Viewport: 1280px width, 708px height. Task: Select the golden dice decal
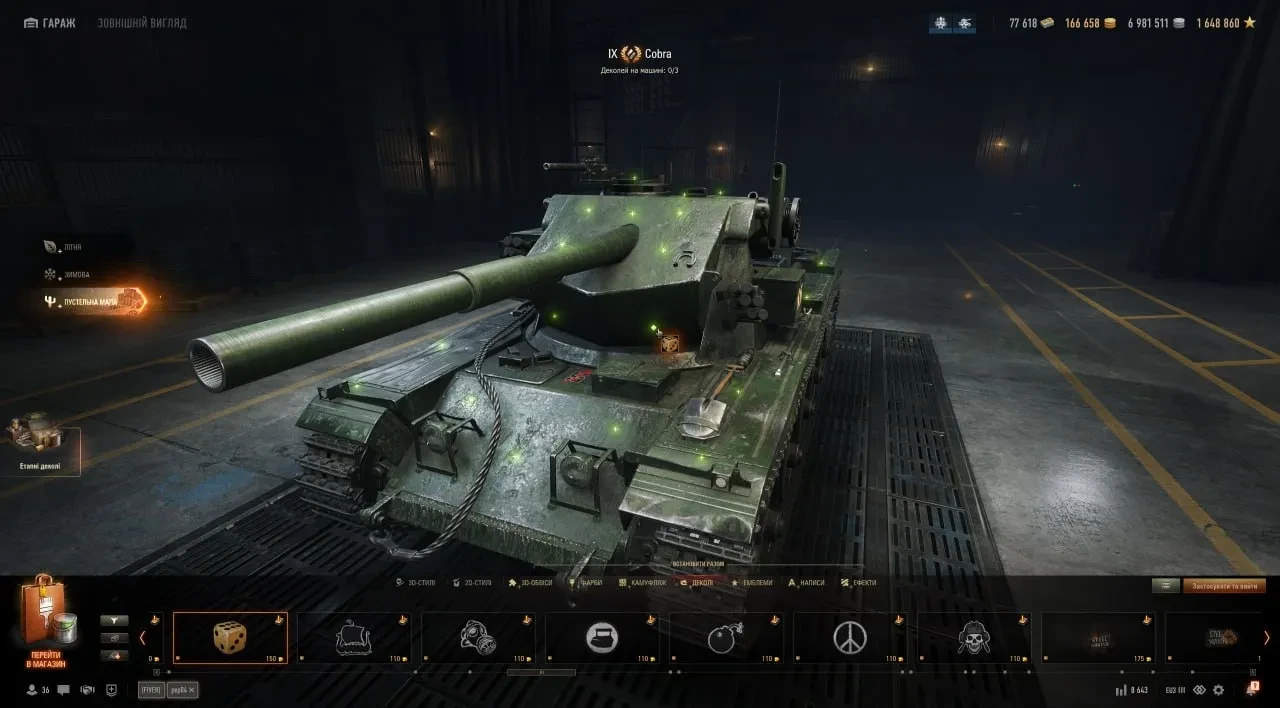point(230,637)
